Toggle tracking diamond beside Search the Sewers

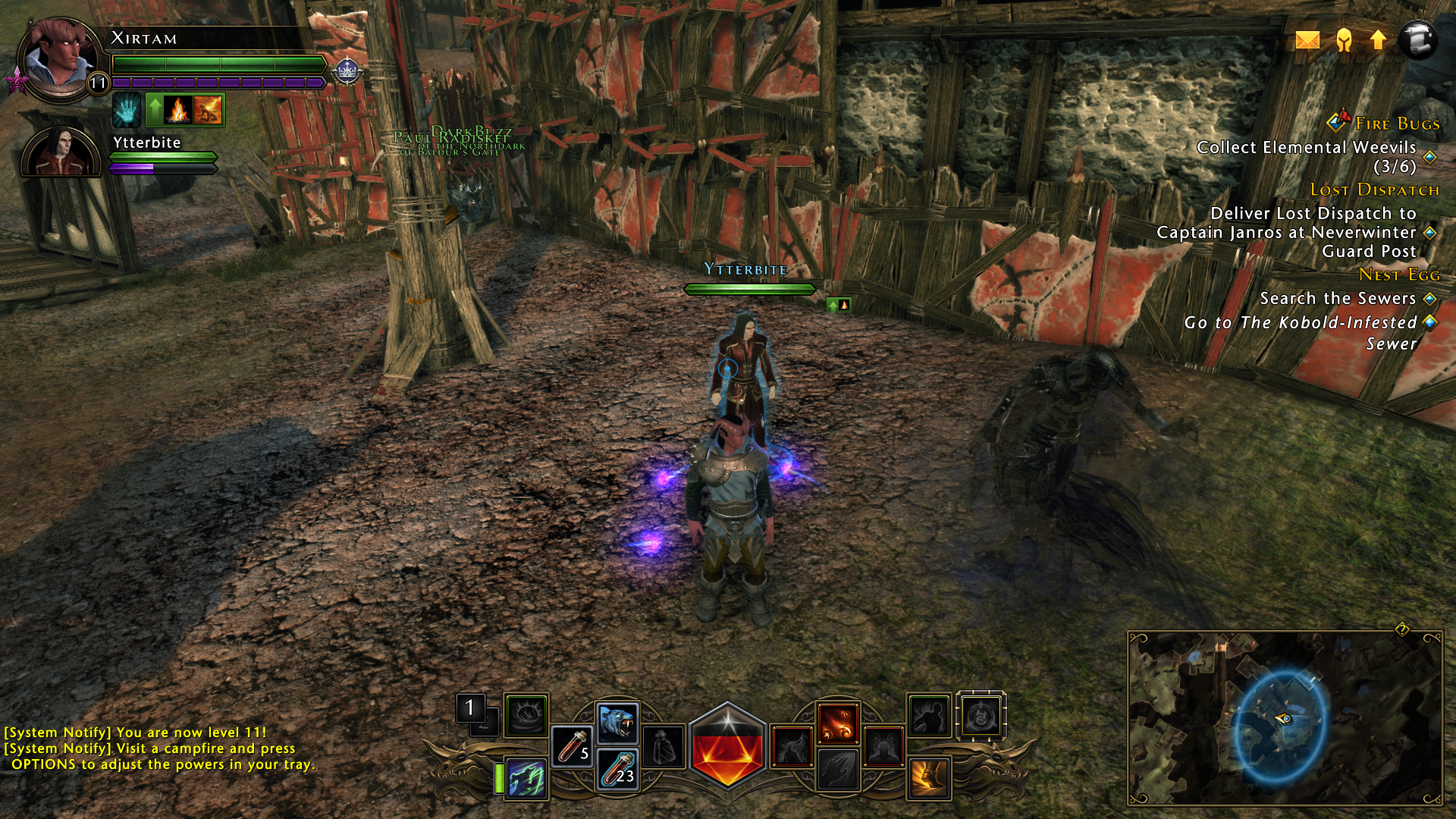click(x=1429, y=299)
